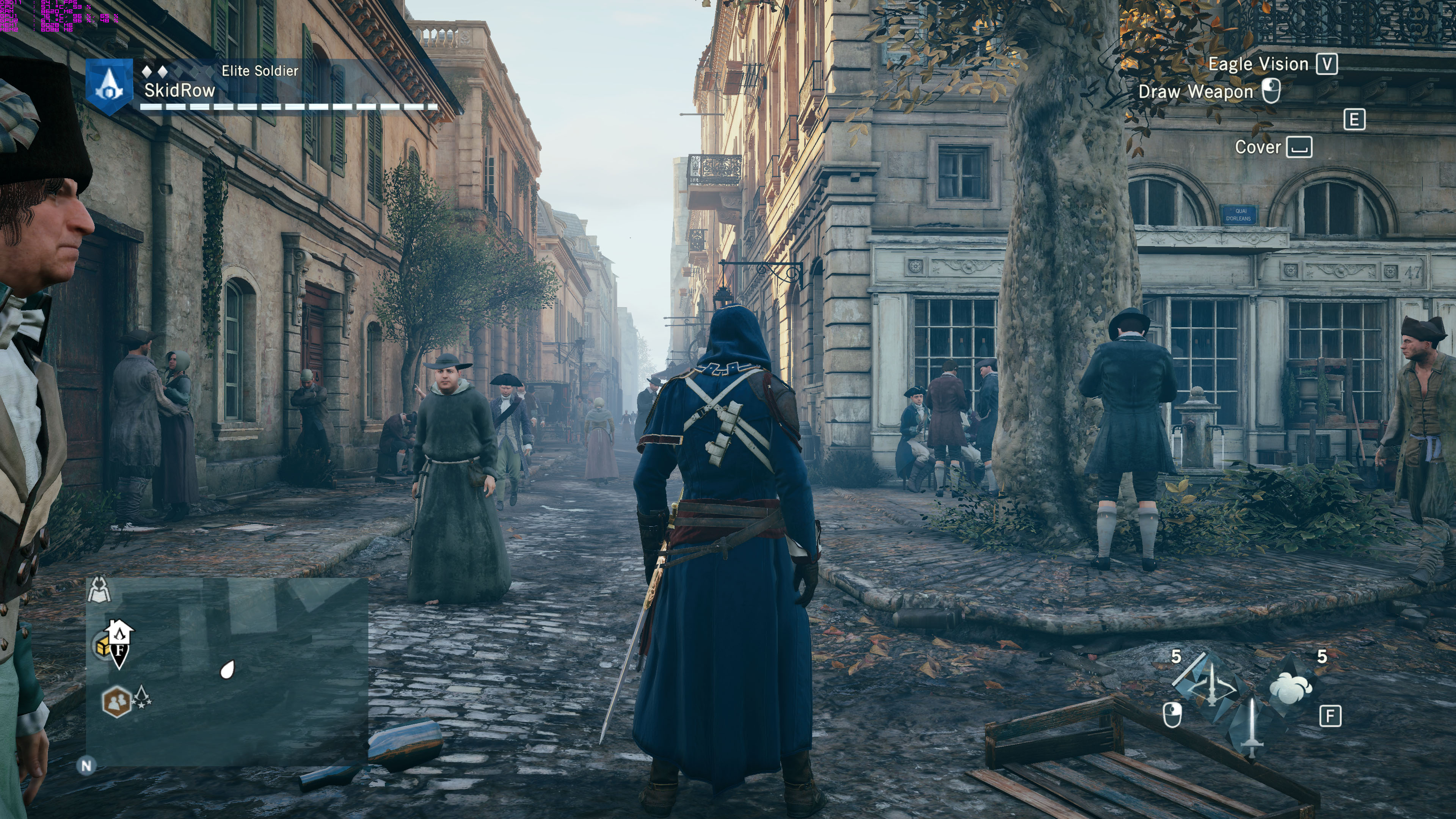Viewport: 1456px width, 819px height.
Task: Click the white player marker on minimap
Action: point(227,670)
